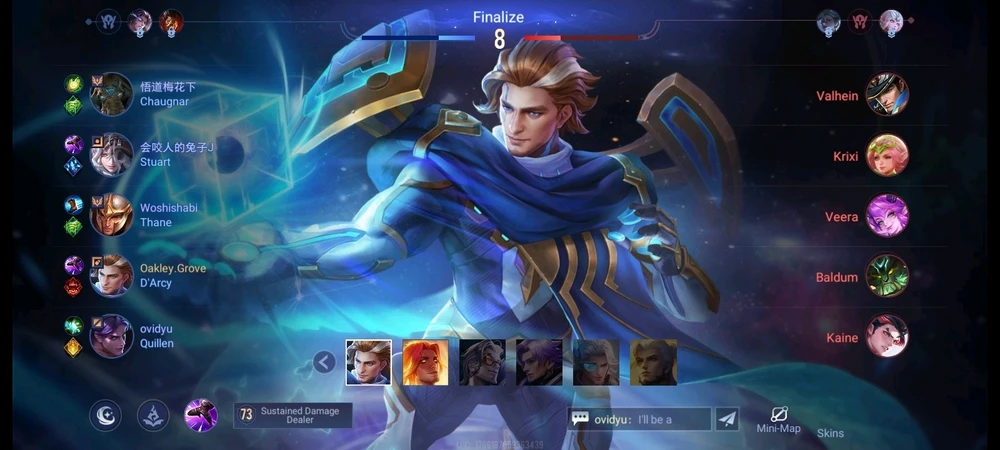The width and height of the screenshot is (1000, 450).
Task: Select Oakley.Grove's D'Arcy portrait
Action: (111, 276)
